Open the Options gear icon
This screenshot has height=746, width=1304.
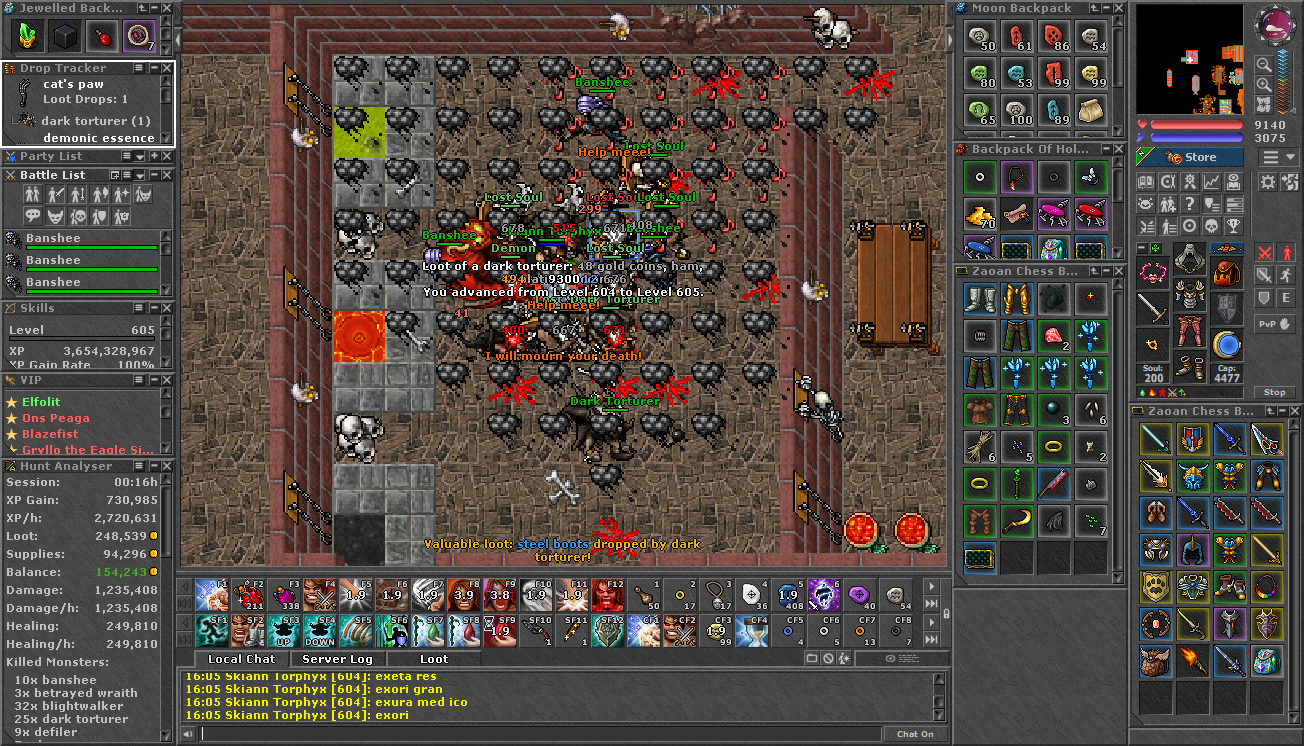pyautogui.click(x=1268, y=182)
